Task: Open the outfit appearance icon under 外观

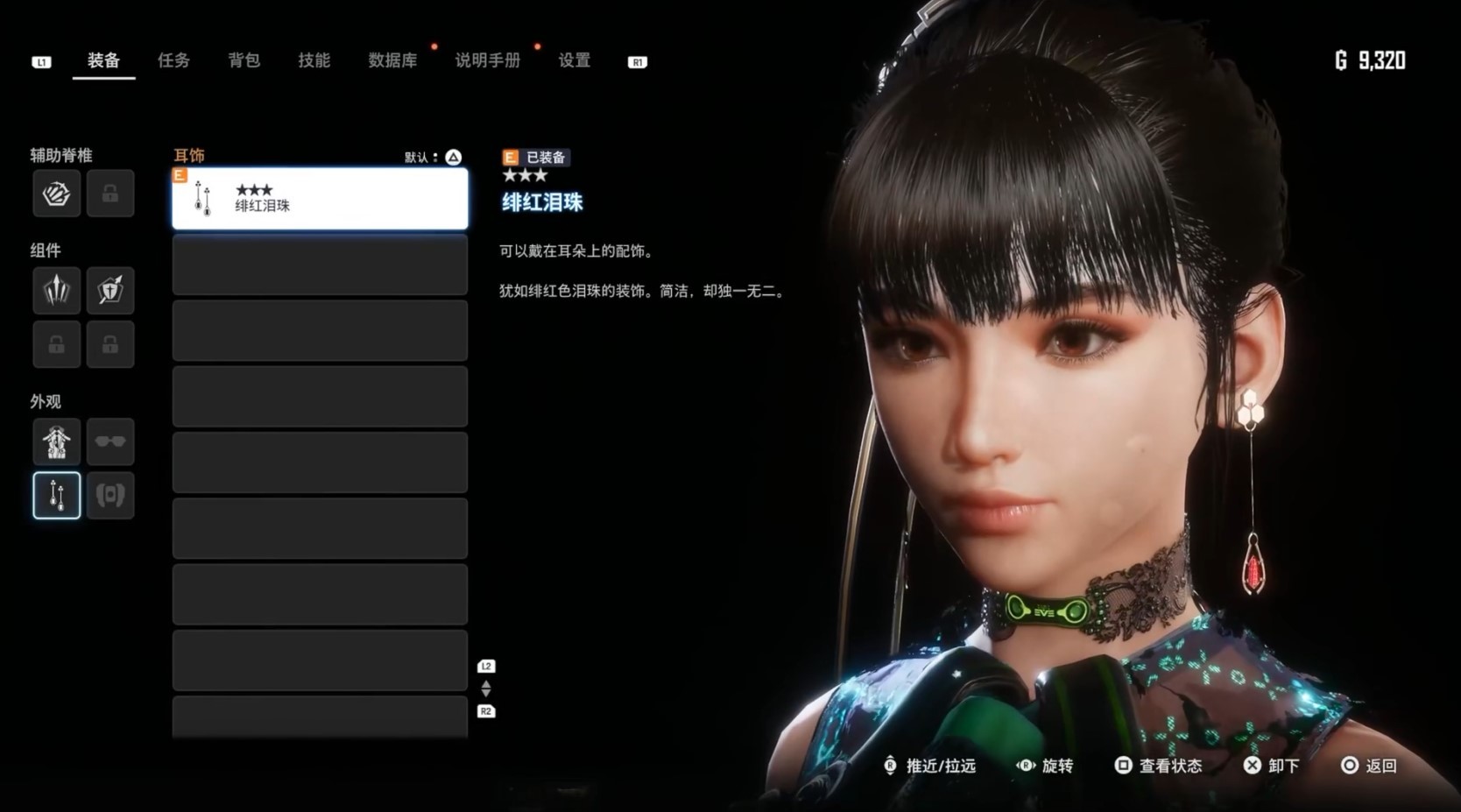Action: (56, 441)
